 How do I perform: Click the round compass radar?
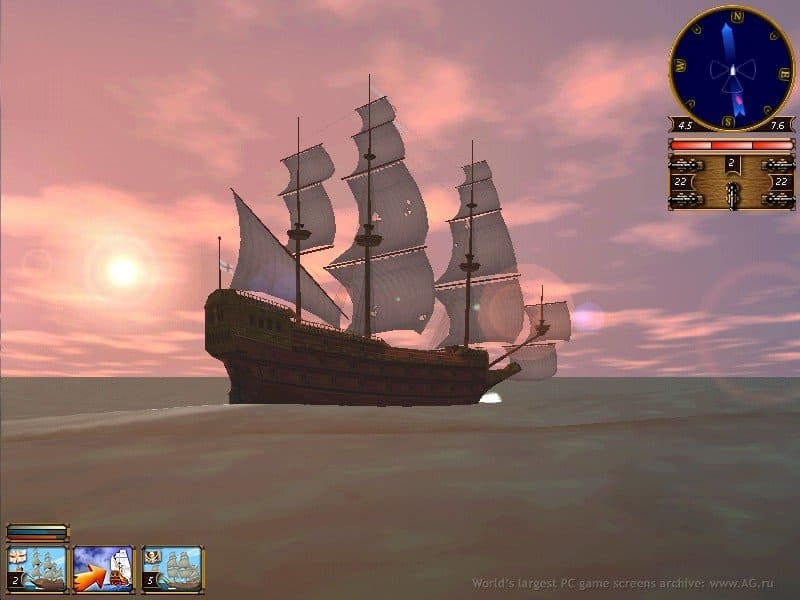731,68
